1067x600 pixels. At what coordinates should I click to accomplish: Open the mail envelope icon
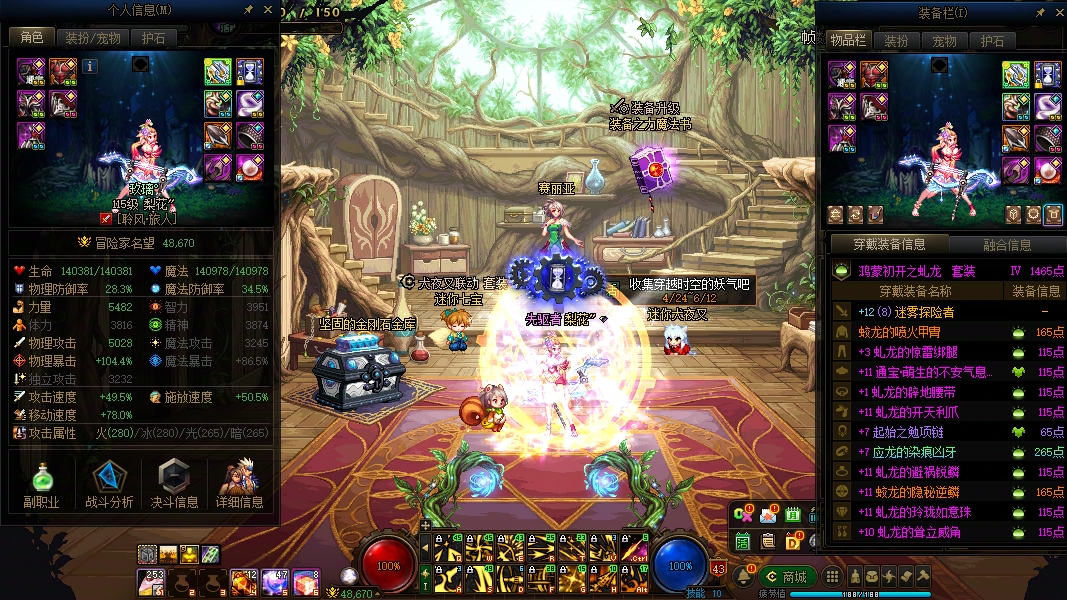[768, 516]
